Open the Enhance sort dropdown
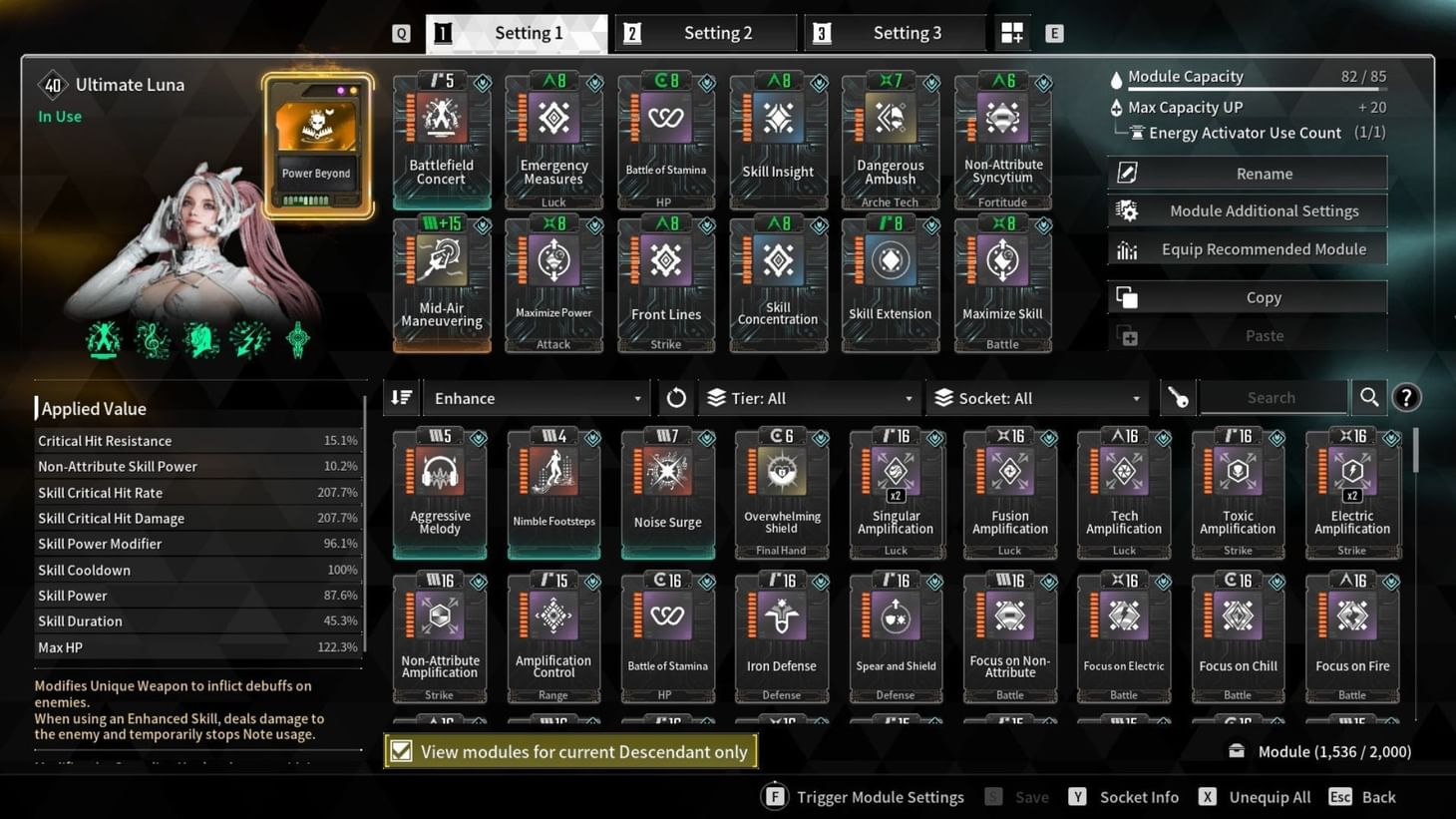Viewport: 1456px width, 819px height. tap(536, 397)
